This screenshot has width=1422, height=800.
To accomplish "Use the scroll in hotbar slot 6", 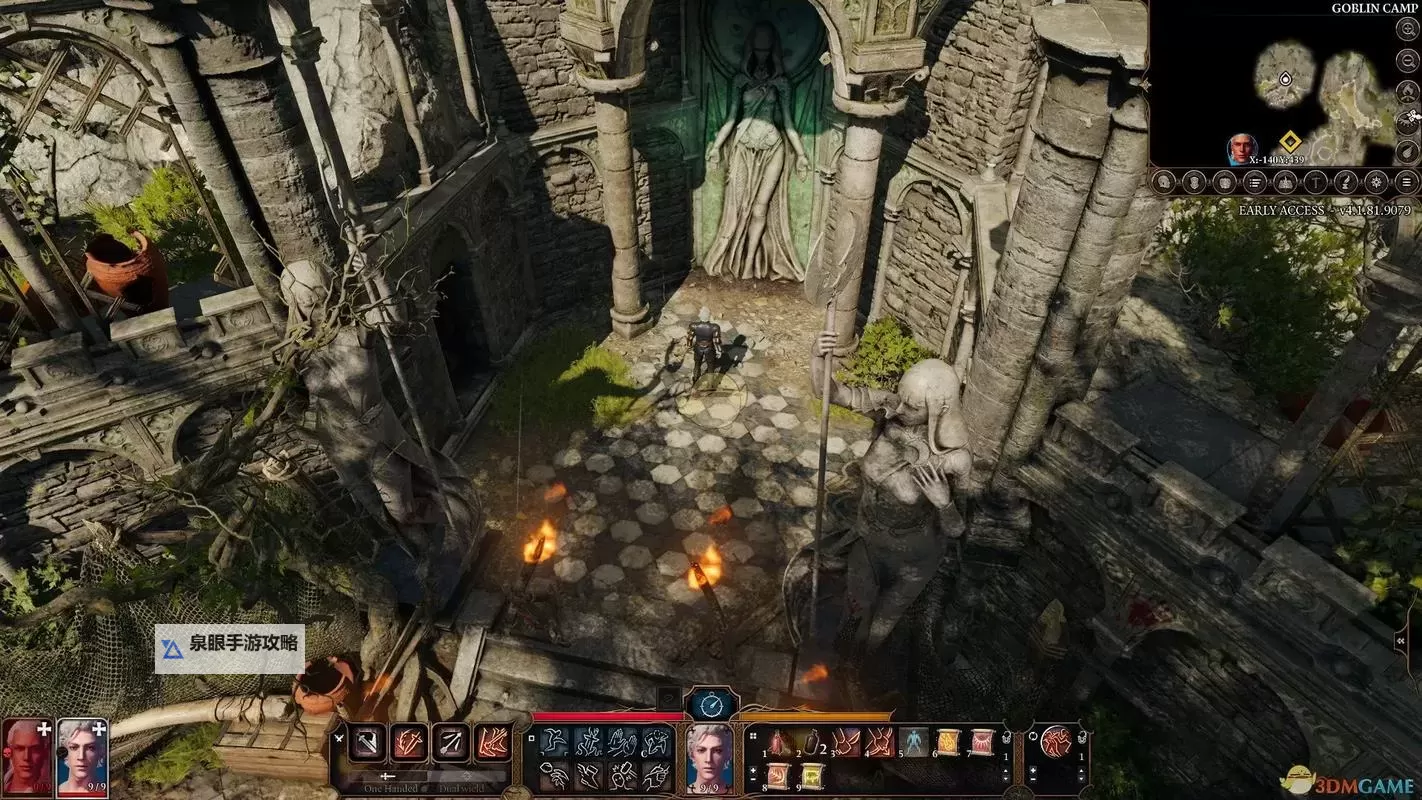I will coord(947,743).
